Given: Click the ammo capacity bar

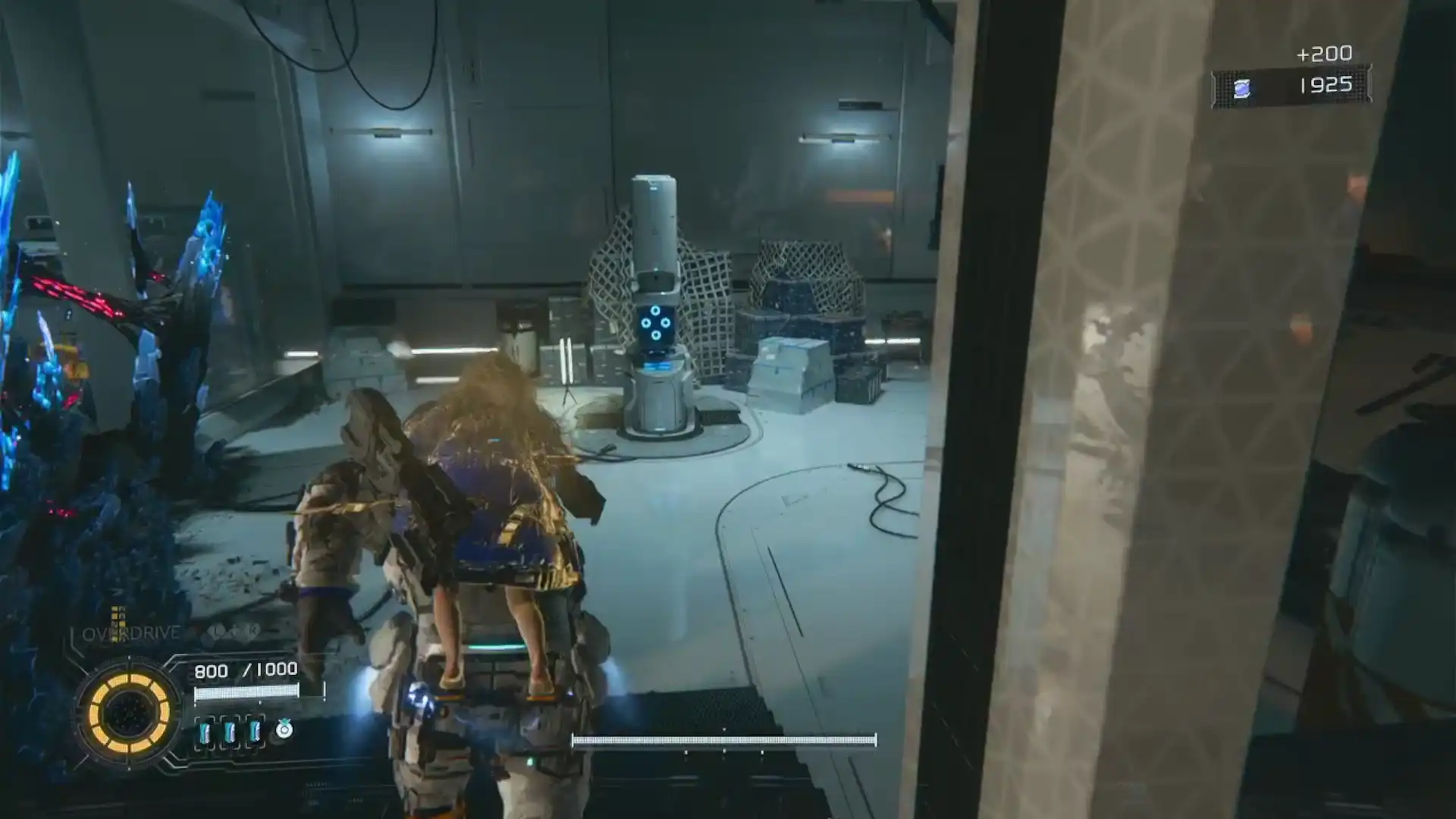Looking at the screenshot, I should tap(247, 692).
